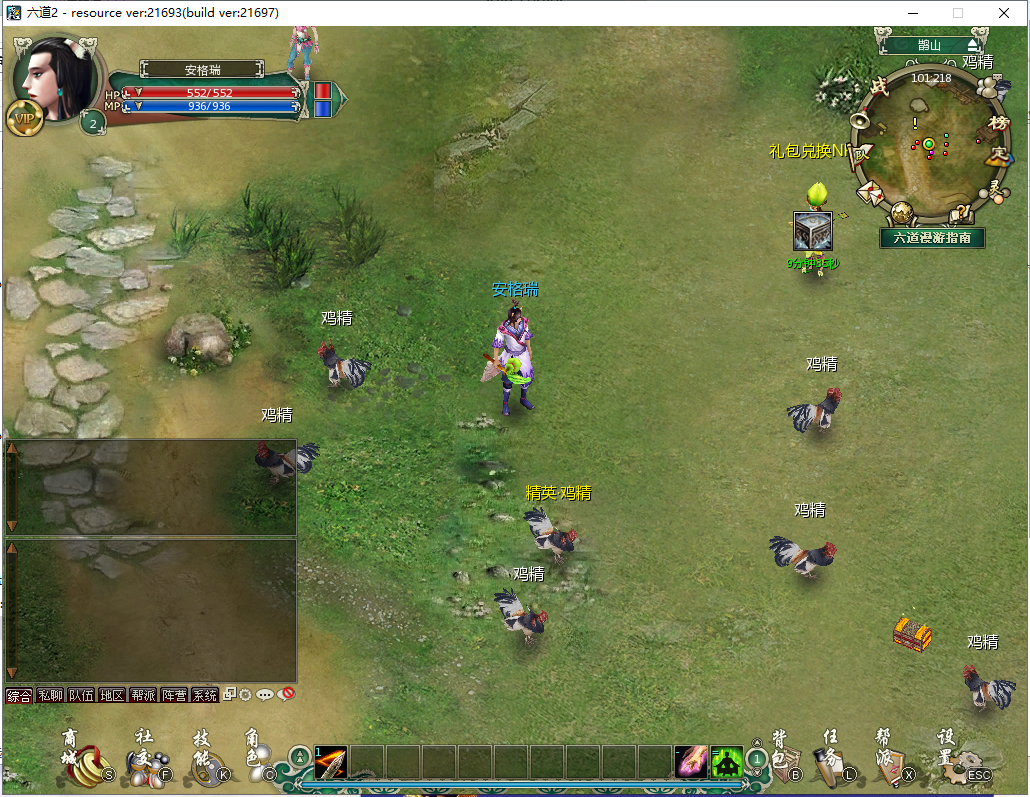The height and width of the screenshot is (797, 1030).
Task: Close the game window
Action: (x=1003, y=13)
